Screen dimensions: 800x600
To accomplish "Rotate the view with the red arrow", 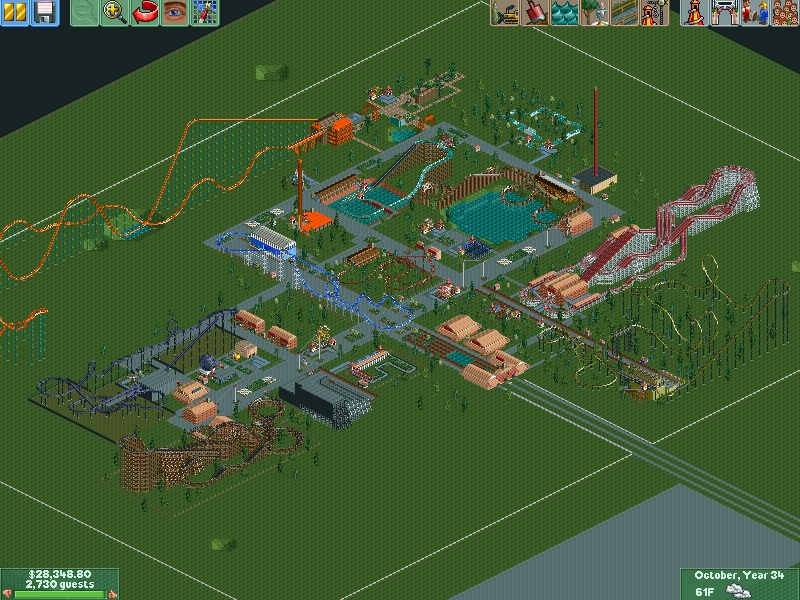I will [145, 13].
